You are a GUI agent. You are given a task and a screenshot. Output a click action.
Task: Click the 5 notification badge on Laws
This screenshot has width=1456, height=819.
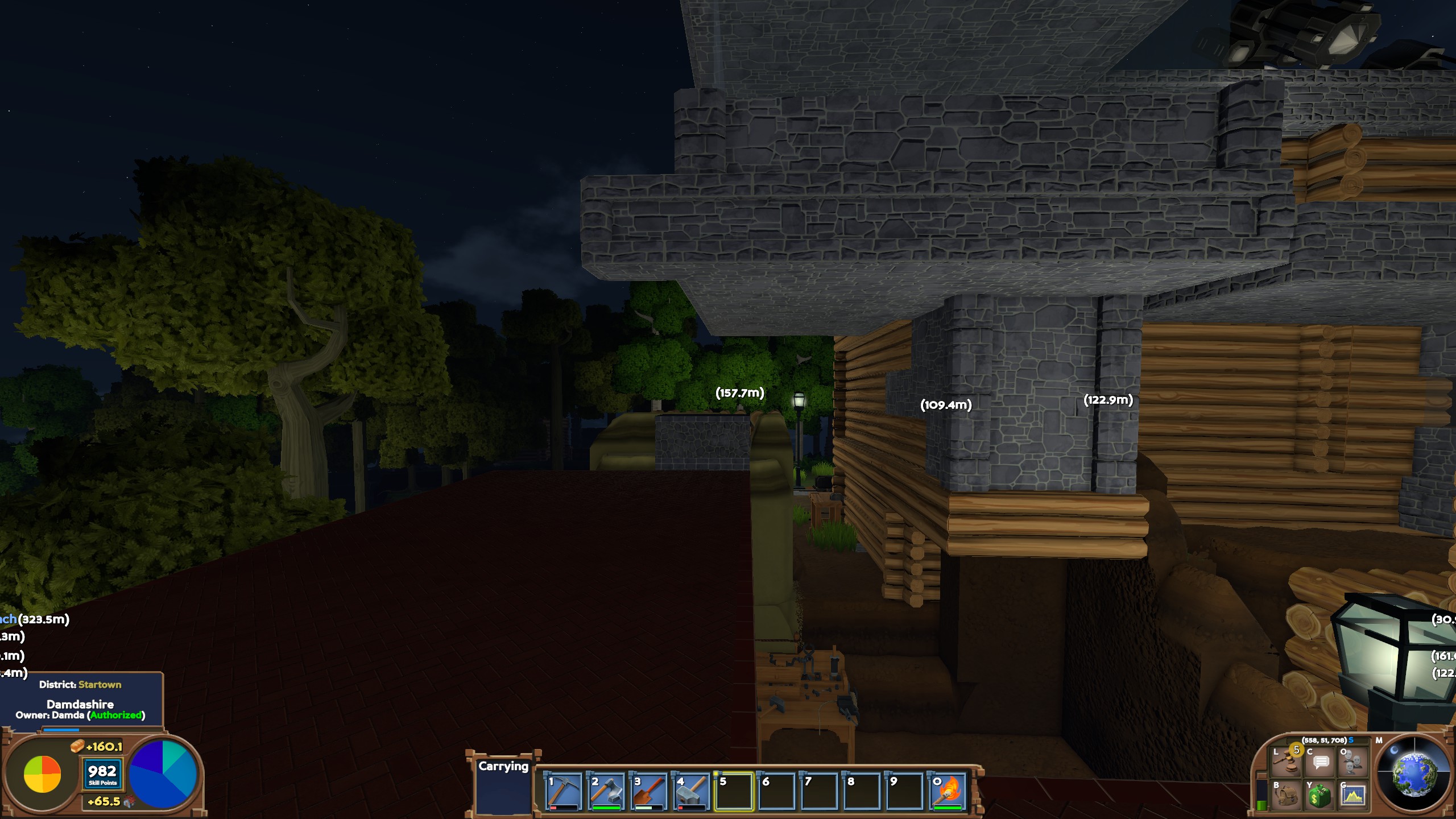coord(1297,751)
